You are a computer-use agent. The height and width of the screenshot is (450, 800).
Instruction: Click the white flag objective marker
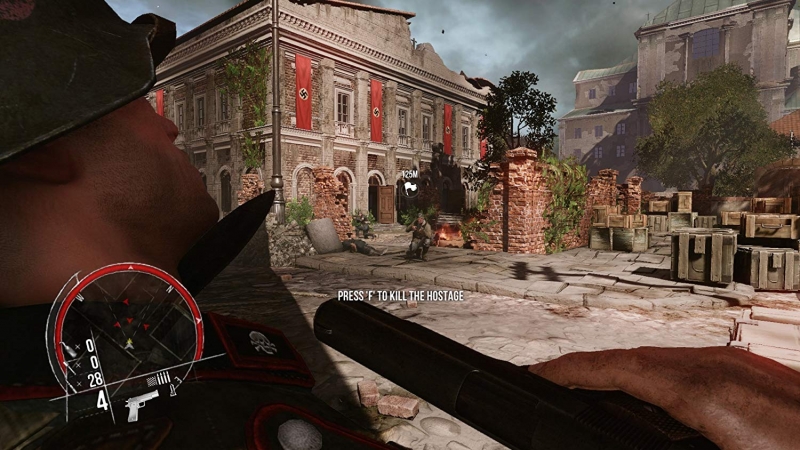410,186
